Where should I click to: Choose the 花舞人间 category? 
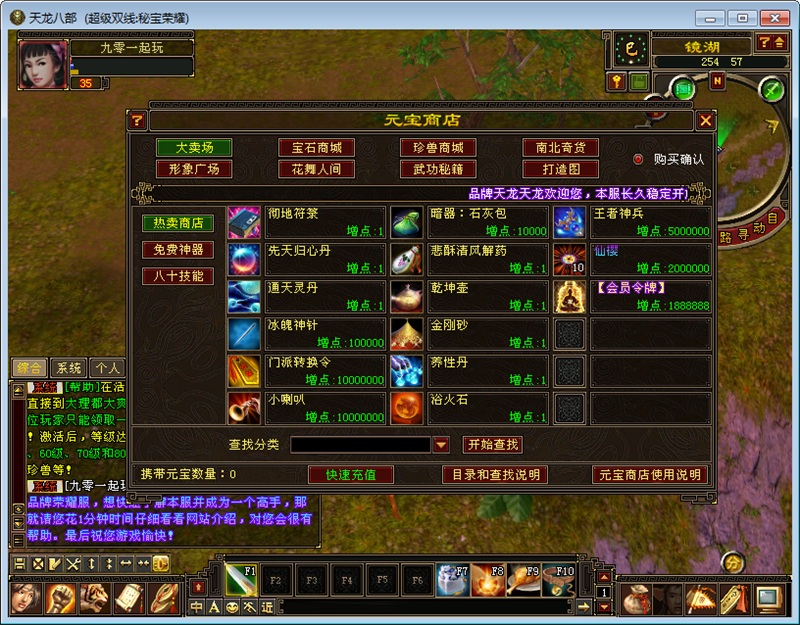316,169
